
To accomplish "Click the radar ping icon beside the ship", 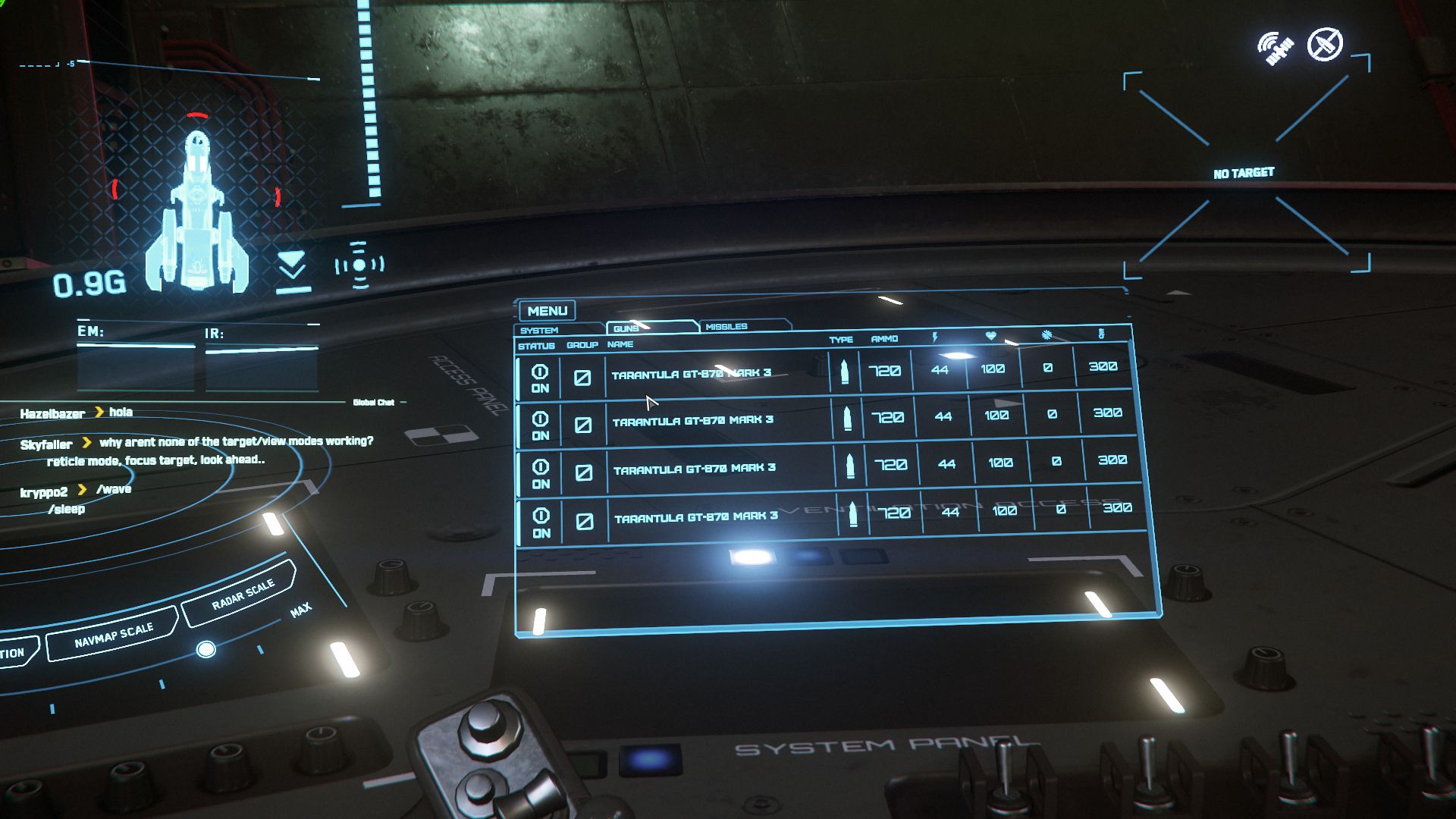I will (359, 265).
